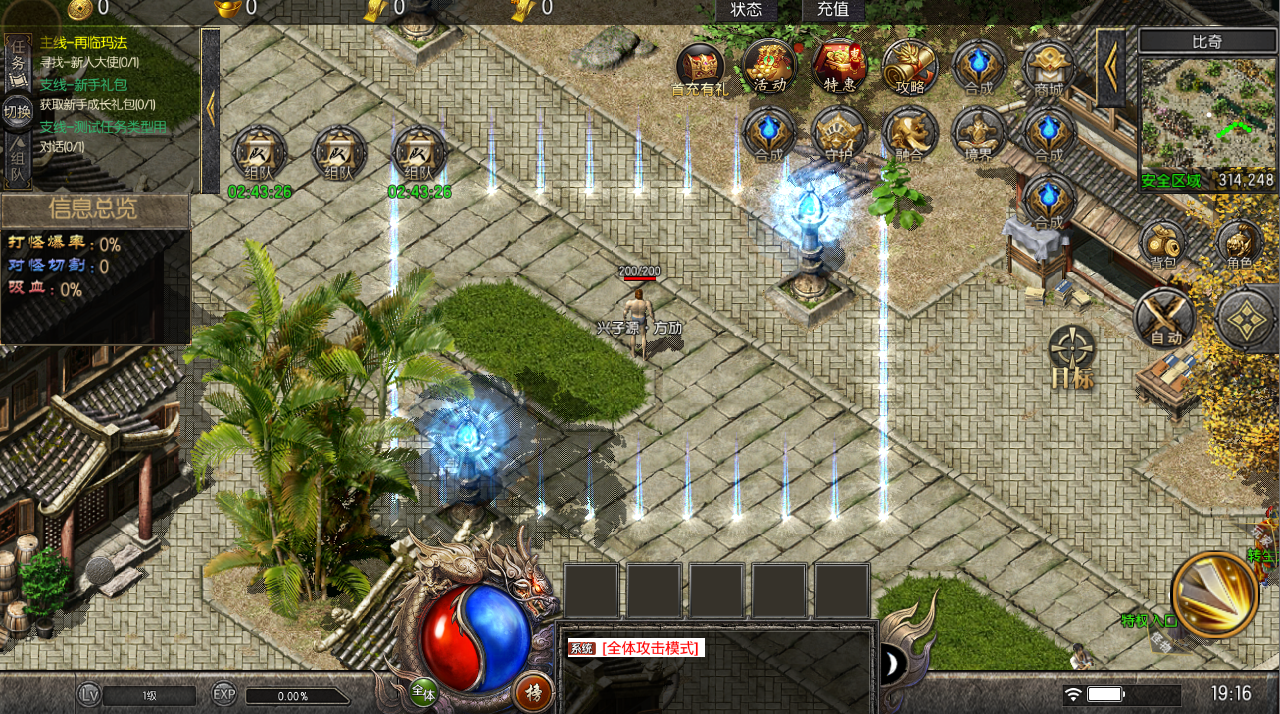The width and height of the screenshot is (1280, 714).
Task: Open the 境界 realm icon
Action: point(979,133)
